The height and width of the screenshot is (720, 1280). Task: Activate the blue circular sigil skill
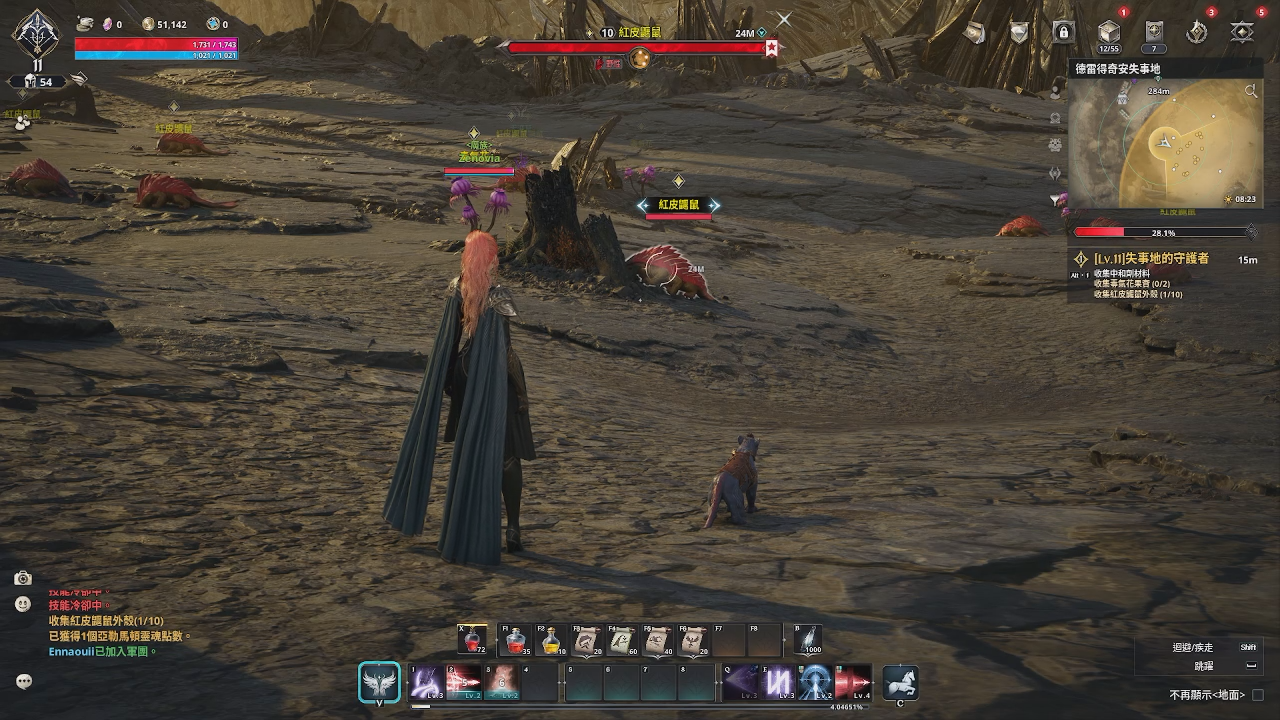pos(815,682)
